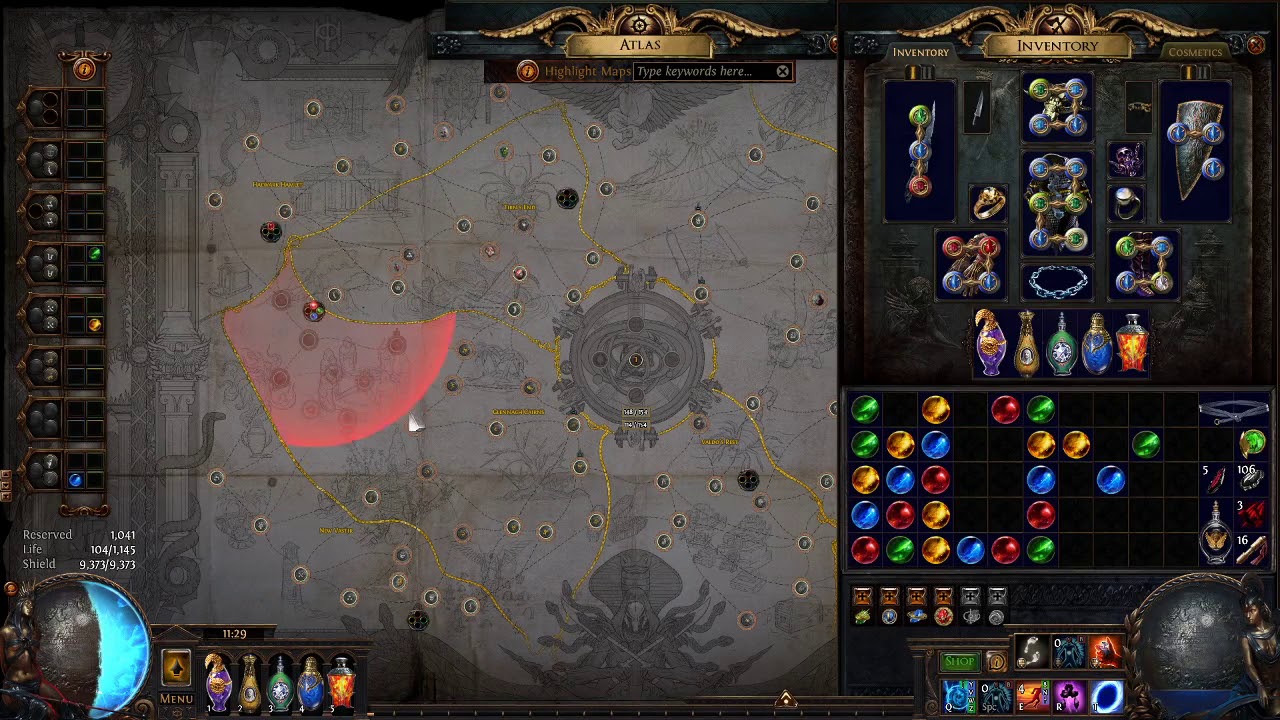Open the green Shop button
The image size is (1280, 720).
pos(959,661)
